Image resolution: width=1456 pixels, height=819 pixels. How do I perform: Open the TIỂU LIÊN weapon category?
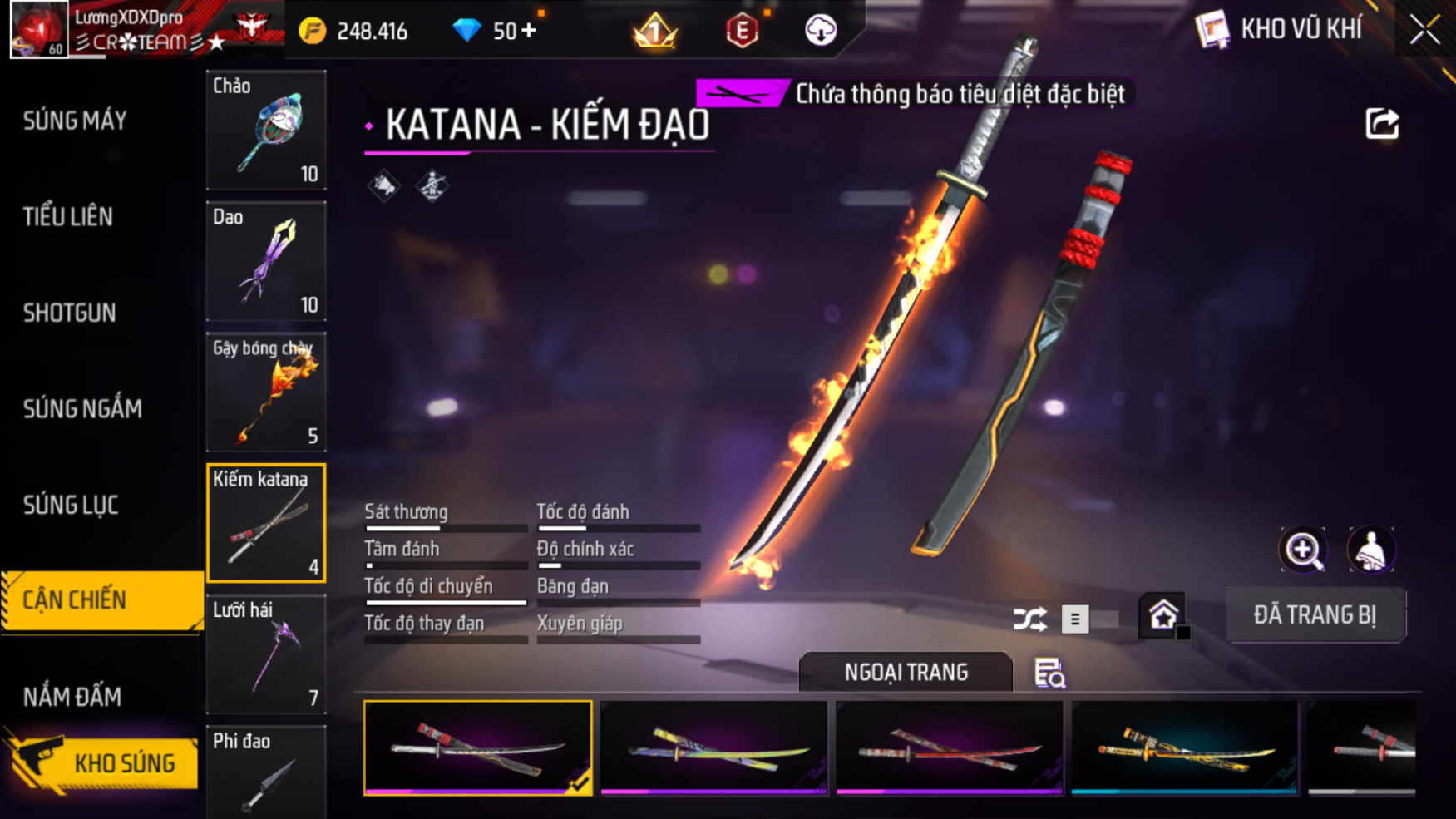pos(68,217)
